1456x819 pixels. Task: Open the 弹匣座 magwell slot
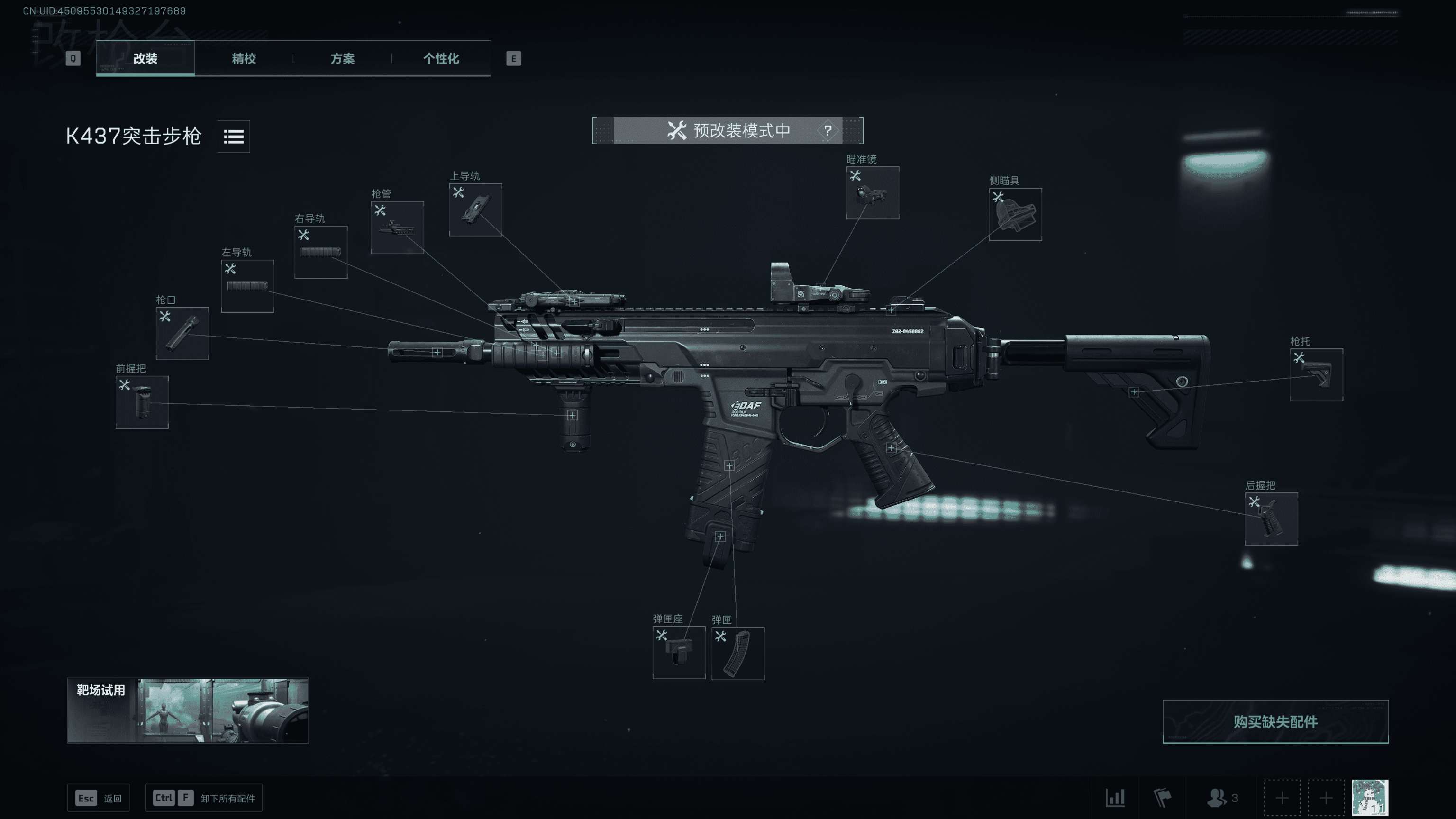tap(678, 652)
